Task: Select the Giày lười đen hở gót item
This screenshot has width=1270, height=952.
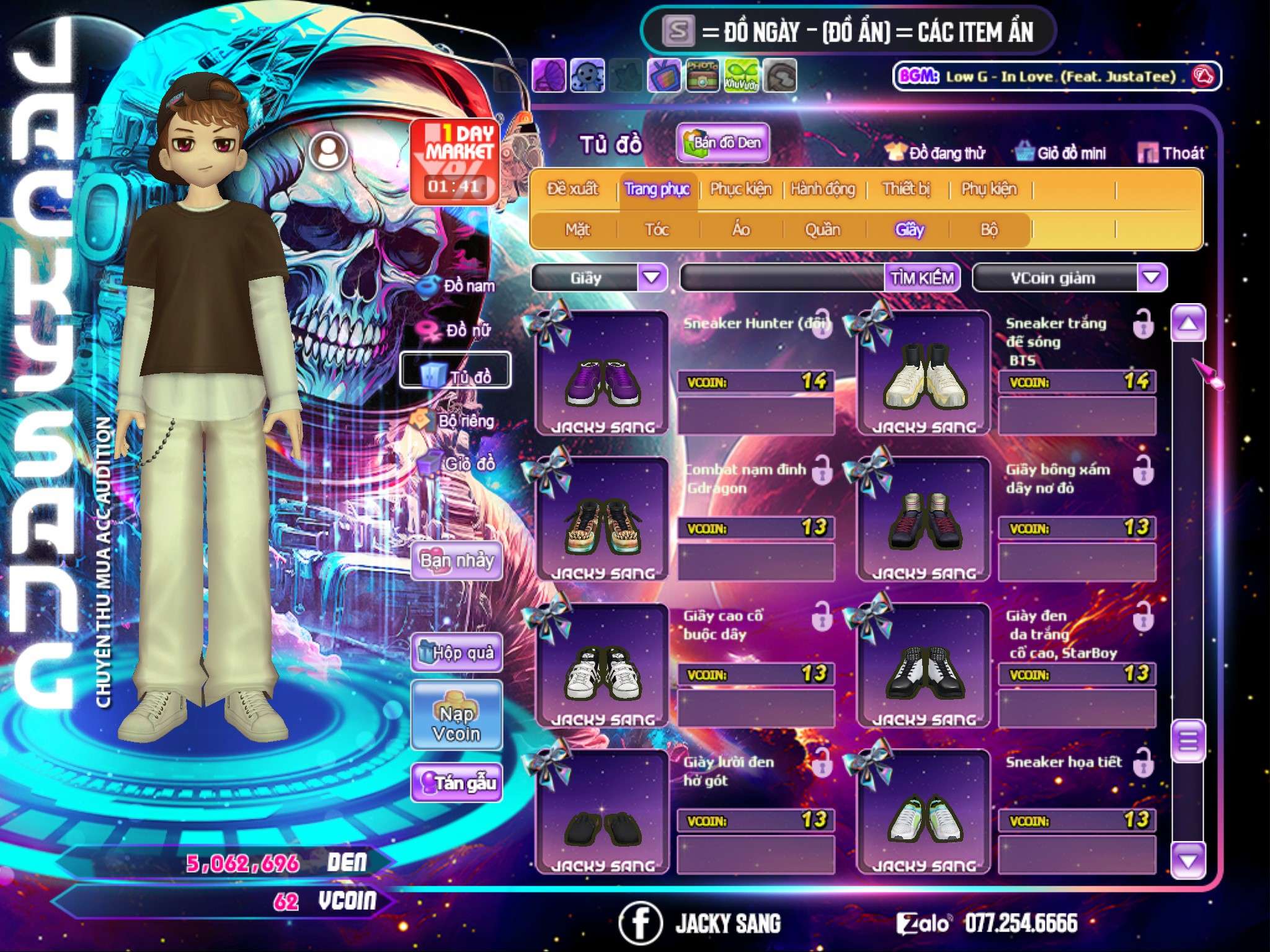Action: (602, 819)
